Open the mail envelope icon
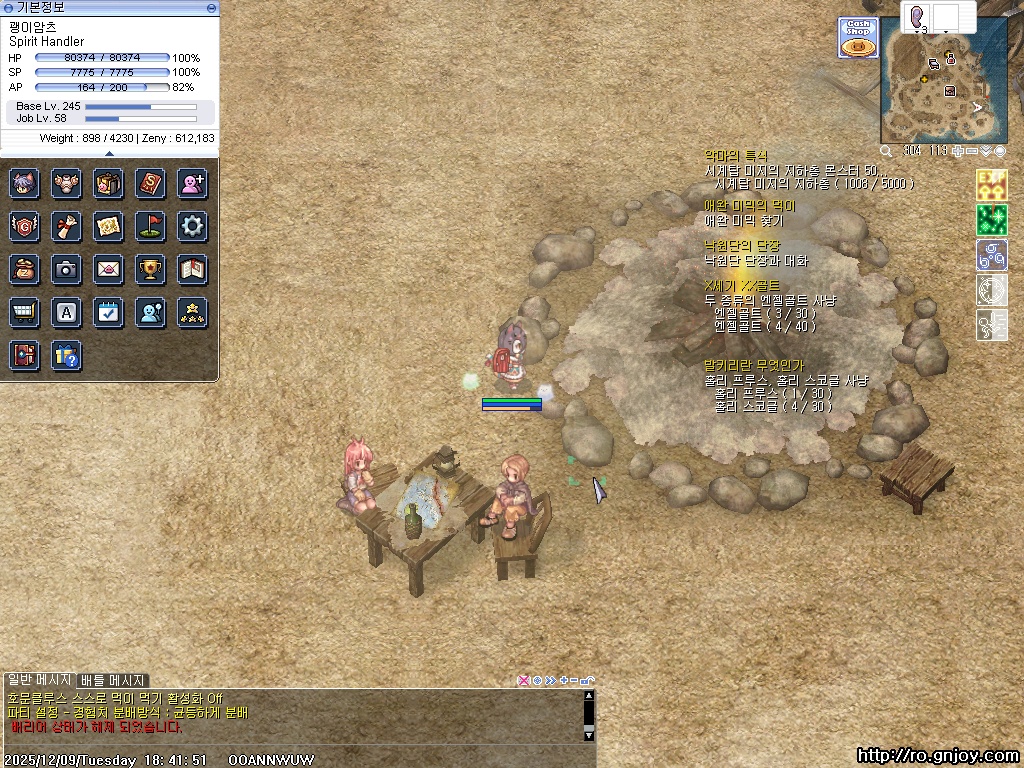Viewport: 1024px width, 768px height. tap(108, 269)
